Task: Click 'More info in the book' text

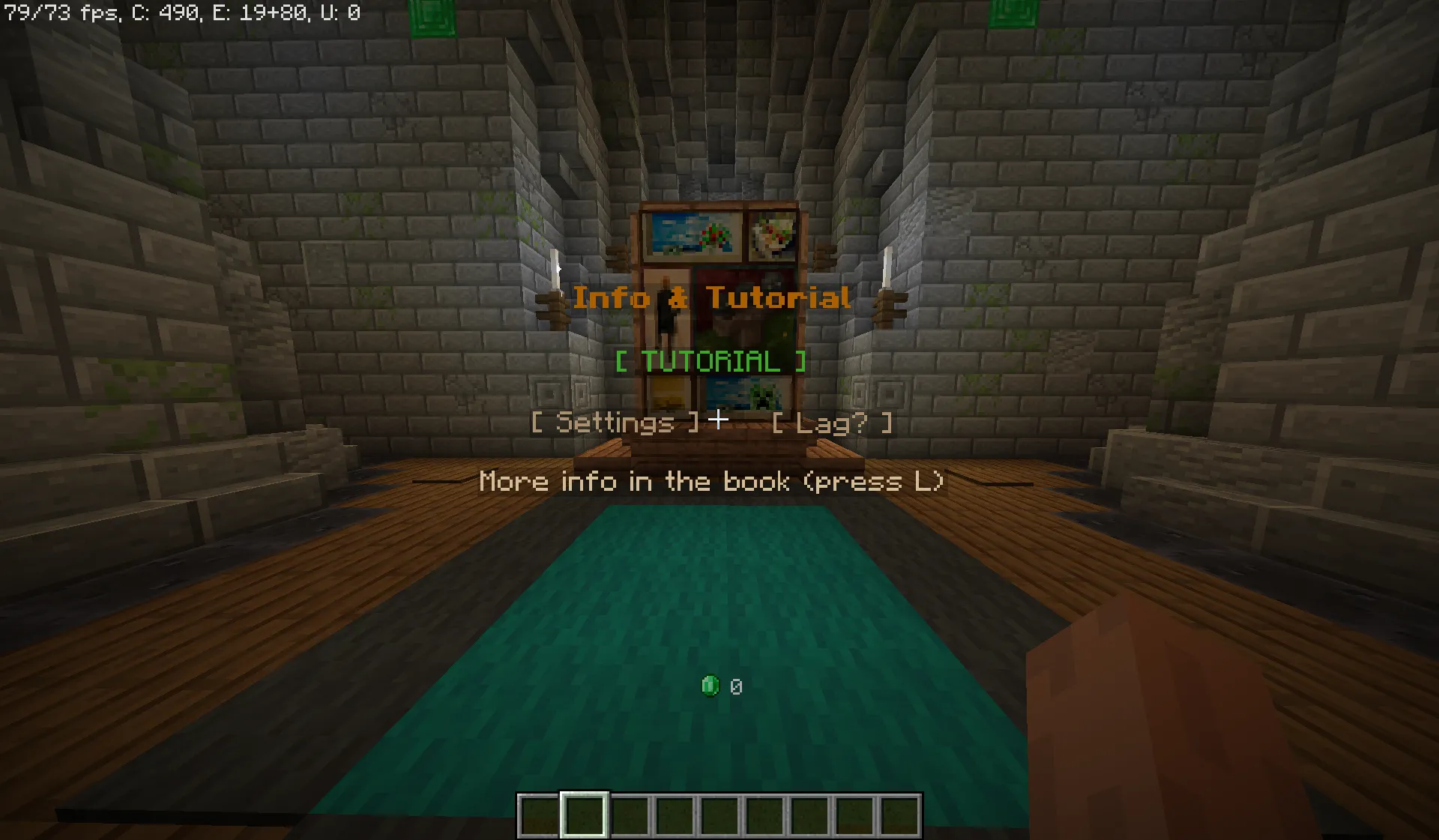Action: click(x=712, y=481)
